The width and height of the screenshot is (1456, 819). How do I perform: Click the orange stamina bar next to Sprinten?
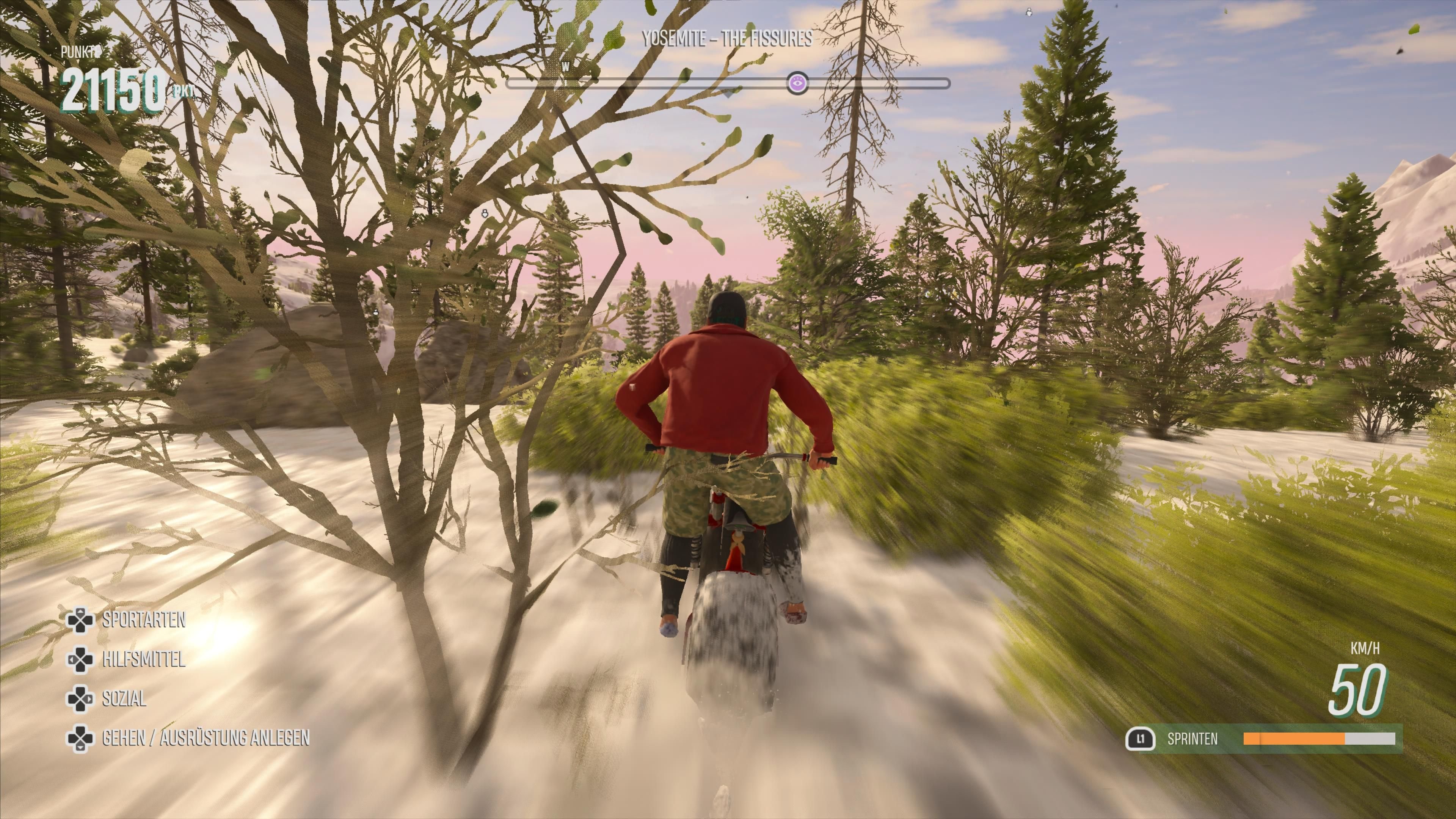click(x=1294, y=739)
